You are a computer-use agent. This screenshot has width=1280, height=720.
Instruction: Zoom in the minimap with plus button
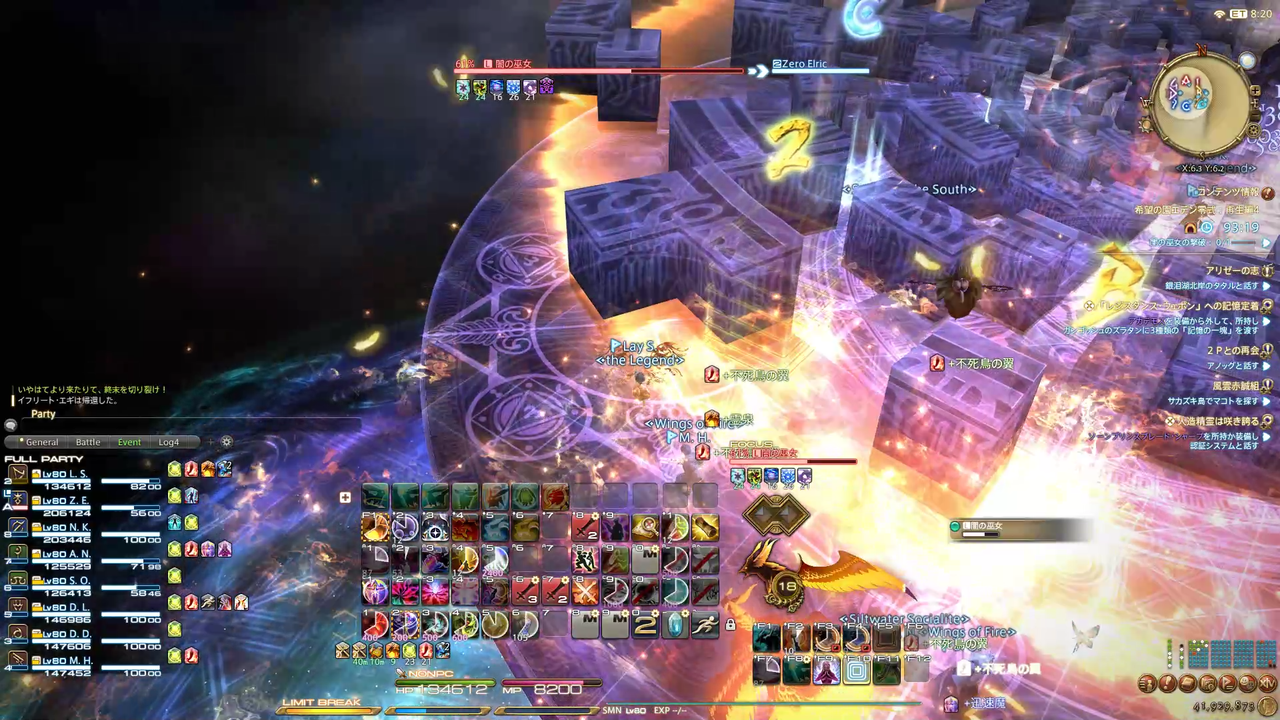tap(1256, 91)
